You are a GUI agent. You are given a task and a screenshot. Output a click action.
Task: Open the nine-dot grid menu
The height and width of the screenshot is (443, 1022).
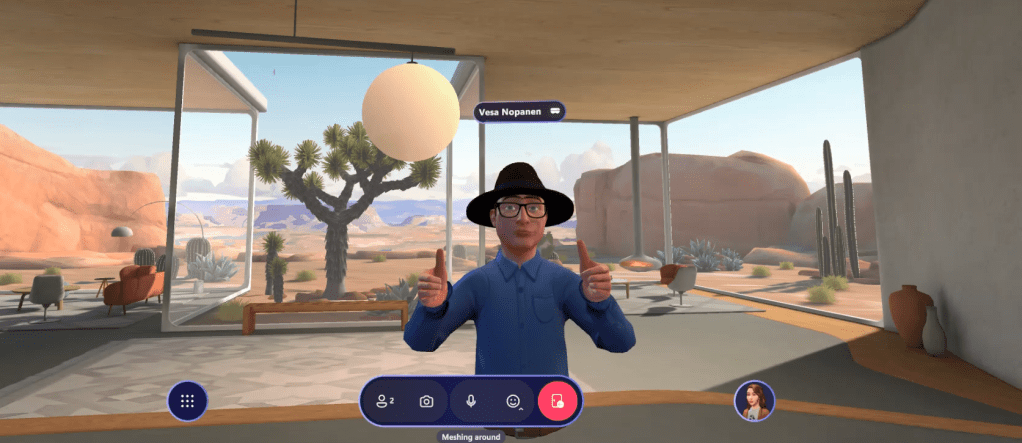187,401
